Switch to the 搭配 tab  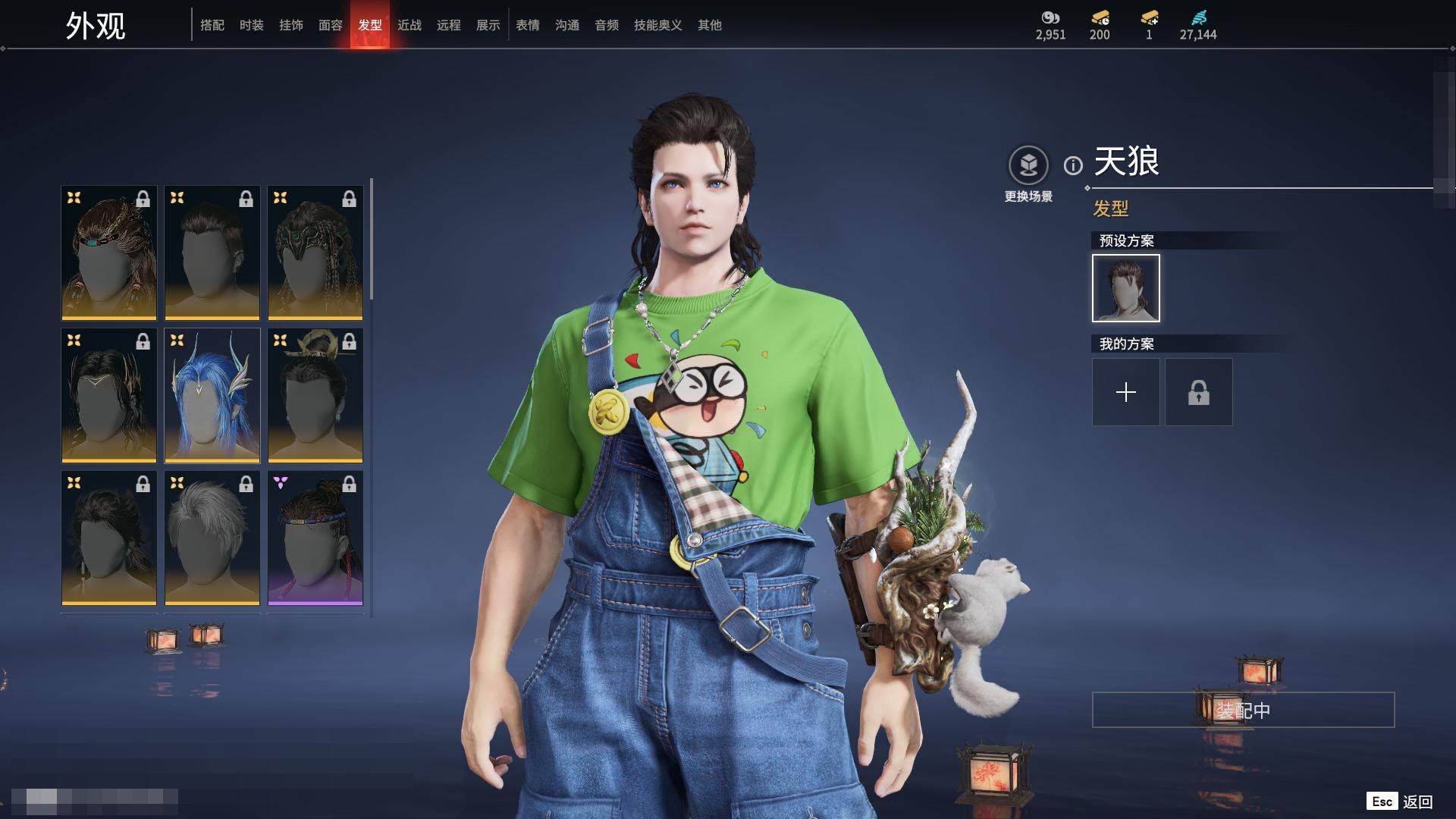pos(212,25)
